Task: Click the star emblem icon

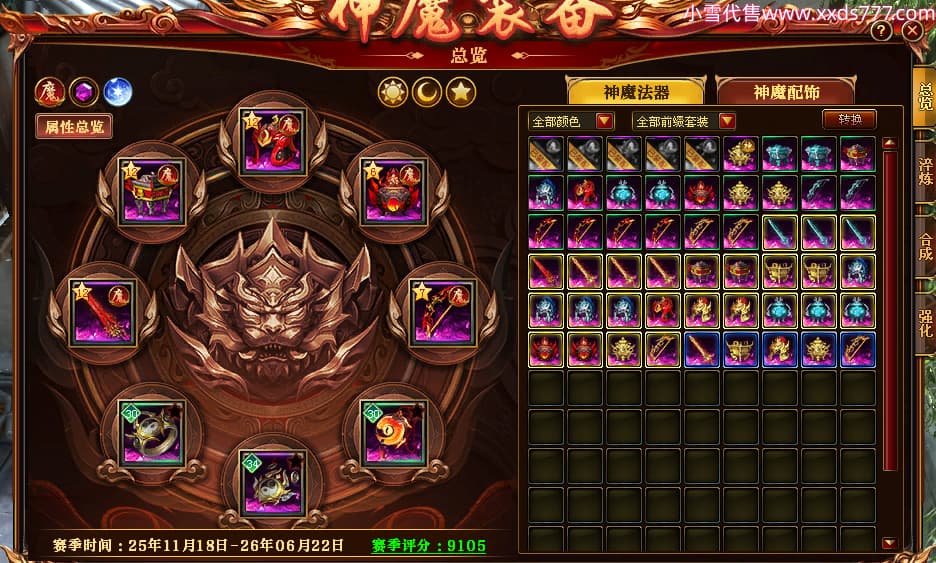Action: pos(461,92)
